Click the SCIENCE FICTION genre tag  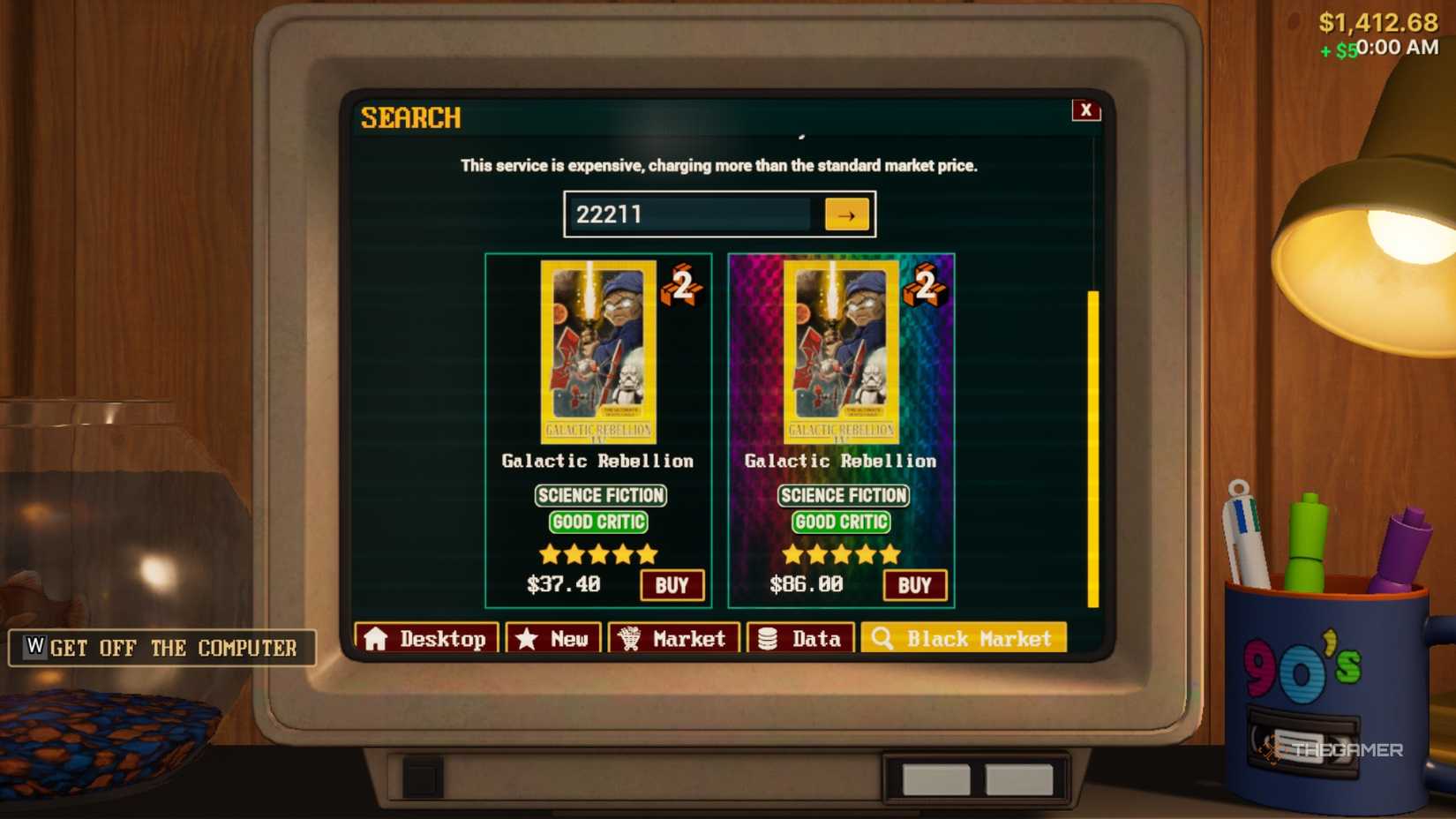pos(599,495)
